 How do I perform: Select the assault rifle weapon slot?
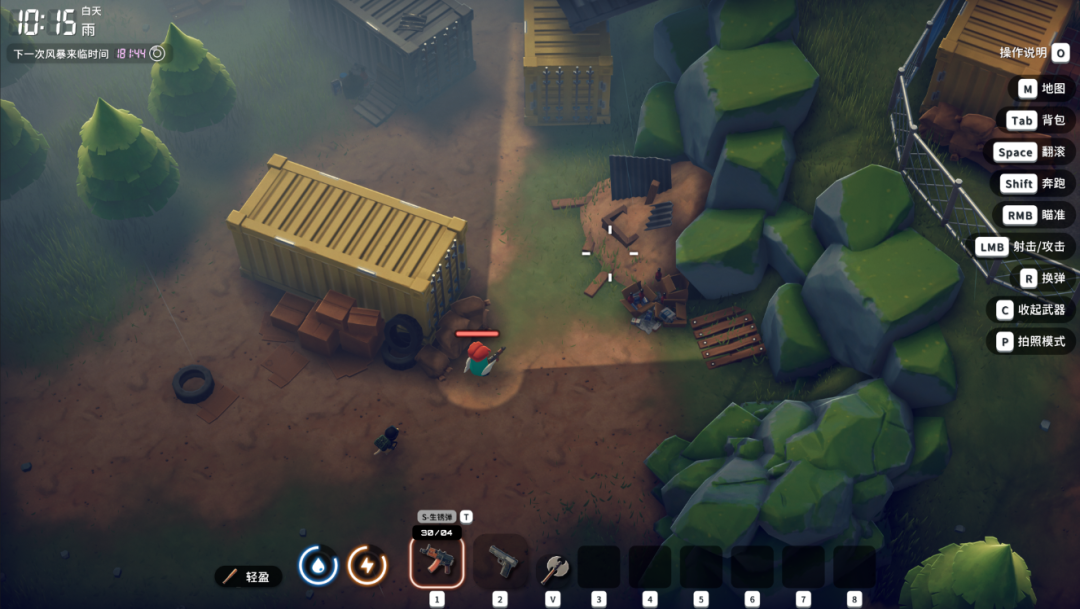tap(437, 561)
